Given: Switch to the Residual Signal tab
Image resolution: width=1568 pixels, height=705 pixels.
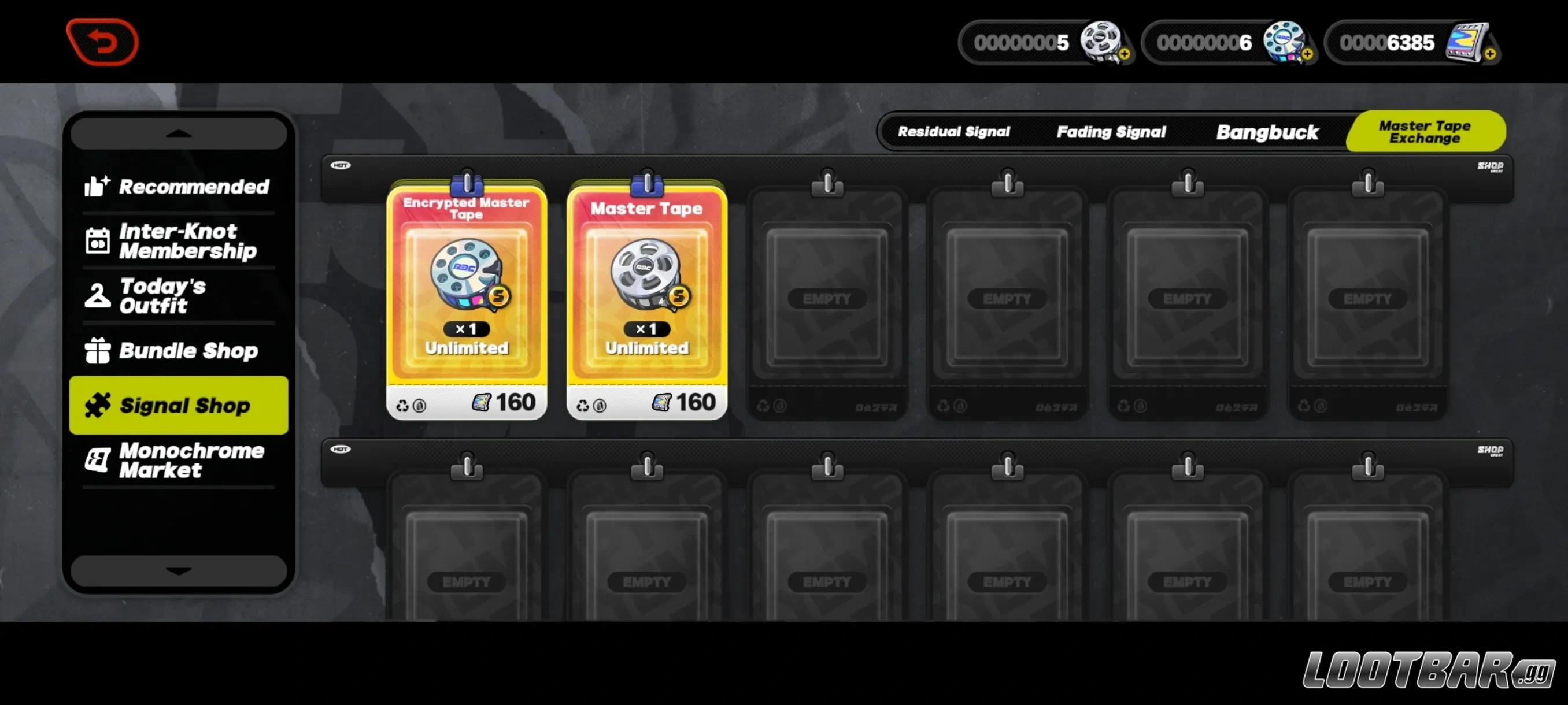Looking at the screenshot, I should coord(953,132).
